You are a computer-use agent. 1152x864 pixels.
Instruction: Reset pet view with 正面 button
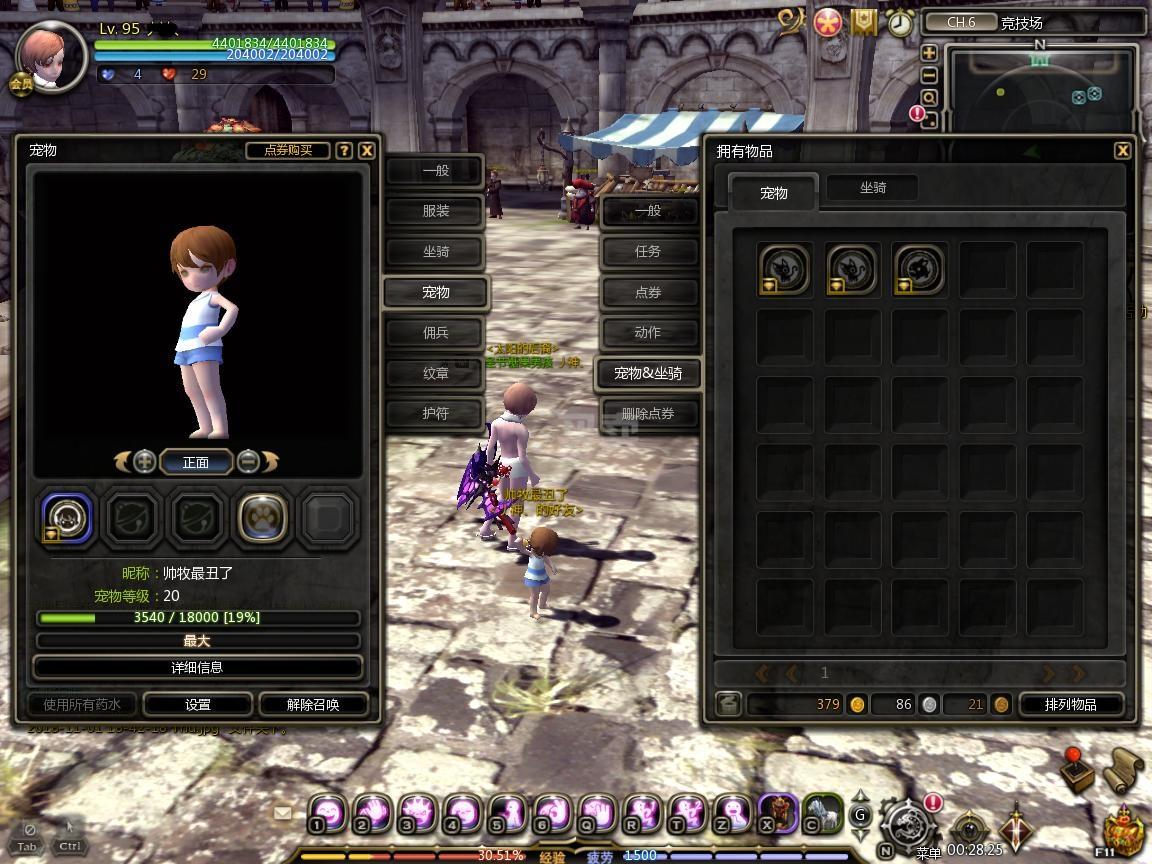196,462
